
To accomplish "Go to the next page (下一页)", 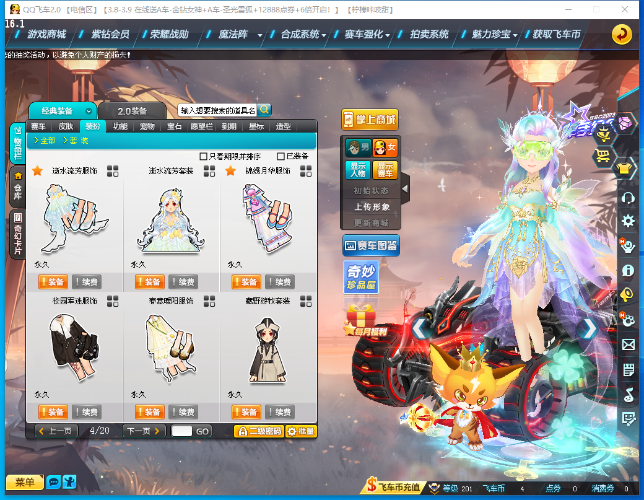I will [x=142, y=431].
